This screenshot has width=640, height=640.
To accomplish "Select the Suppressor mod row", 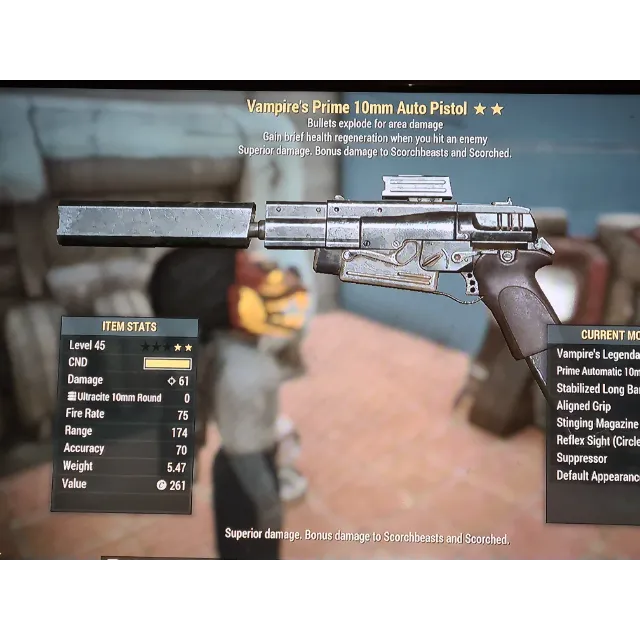I will [x=583, y=458].
